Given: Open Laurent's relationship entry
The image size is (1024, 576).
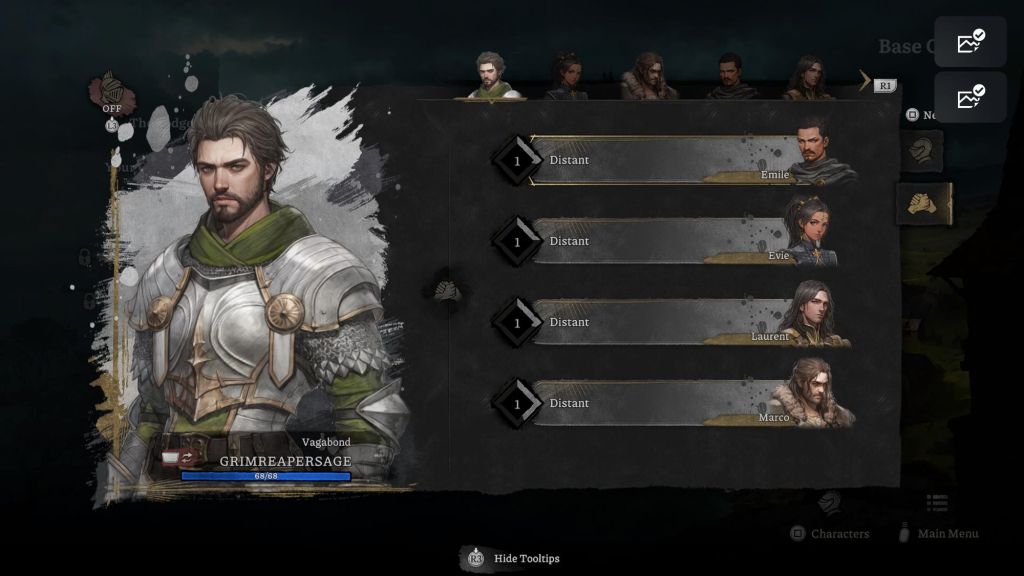Looking at the screenshot, I should tap(660, 322).
